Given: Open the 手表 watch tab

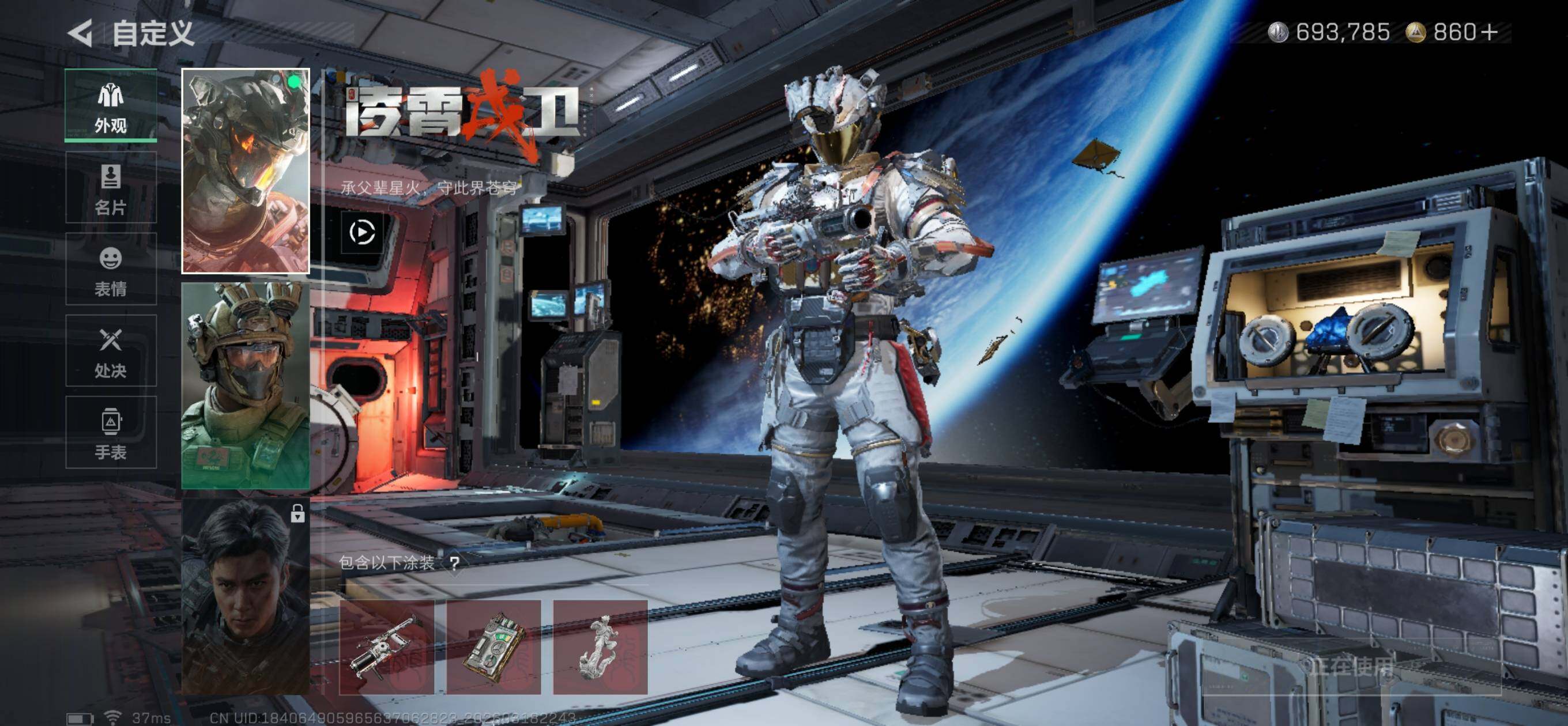Looking at the screenshot, I should pyautogui.click(x=111, y=433).
